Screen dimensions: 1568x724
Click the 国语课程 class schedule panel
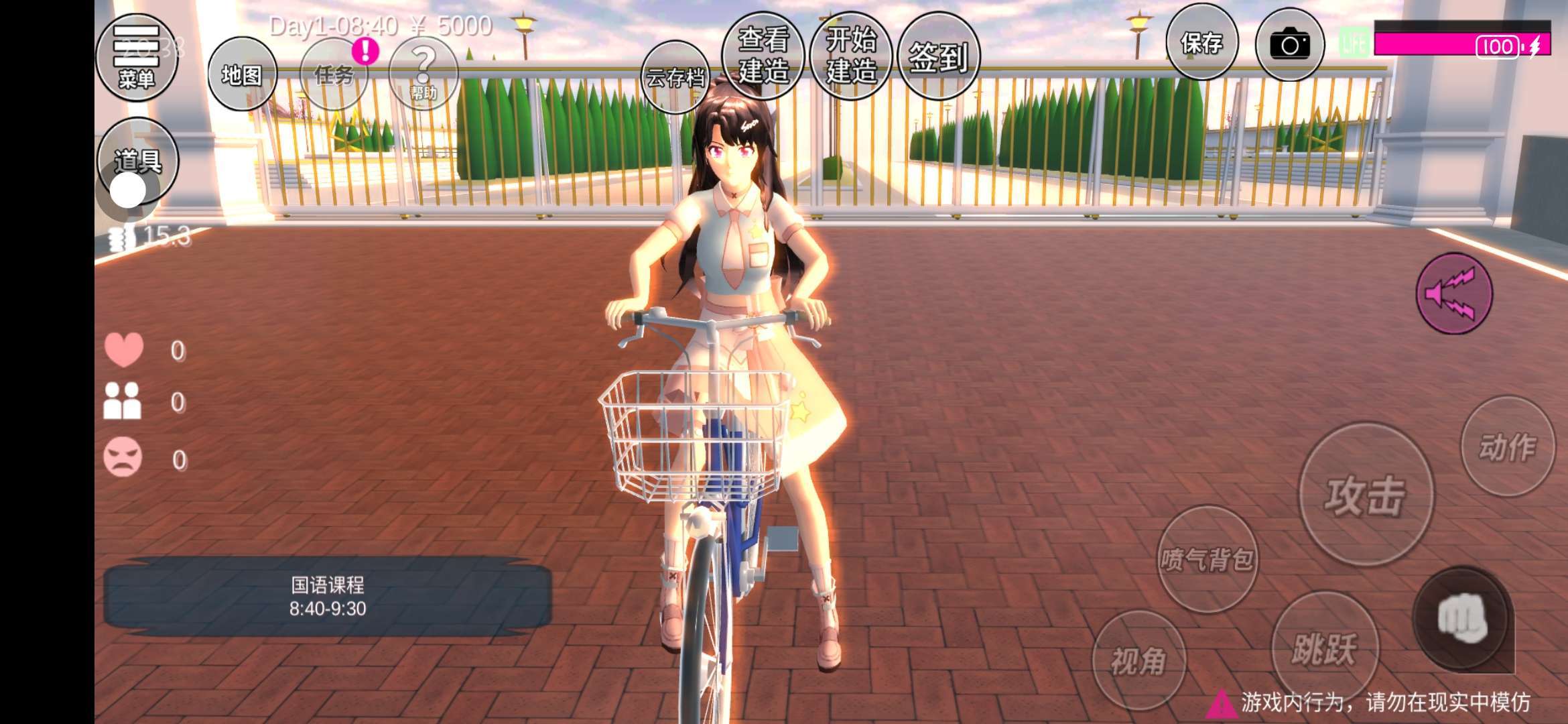click(327, 597)
